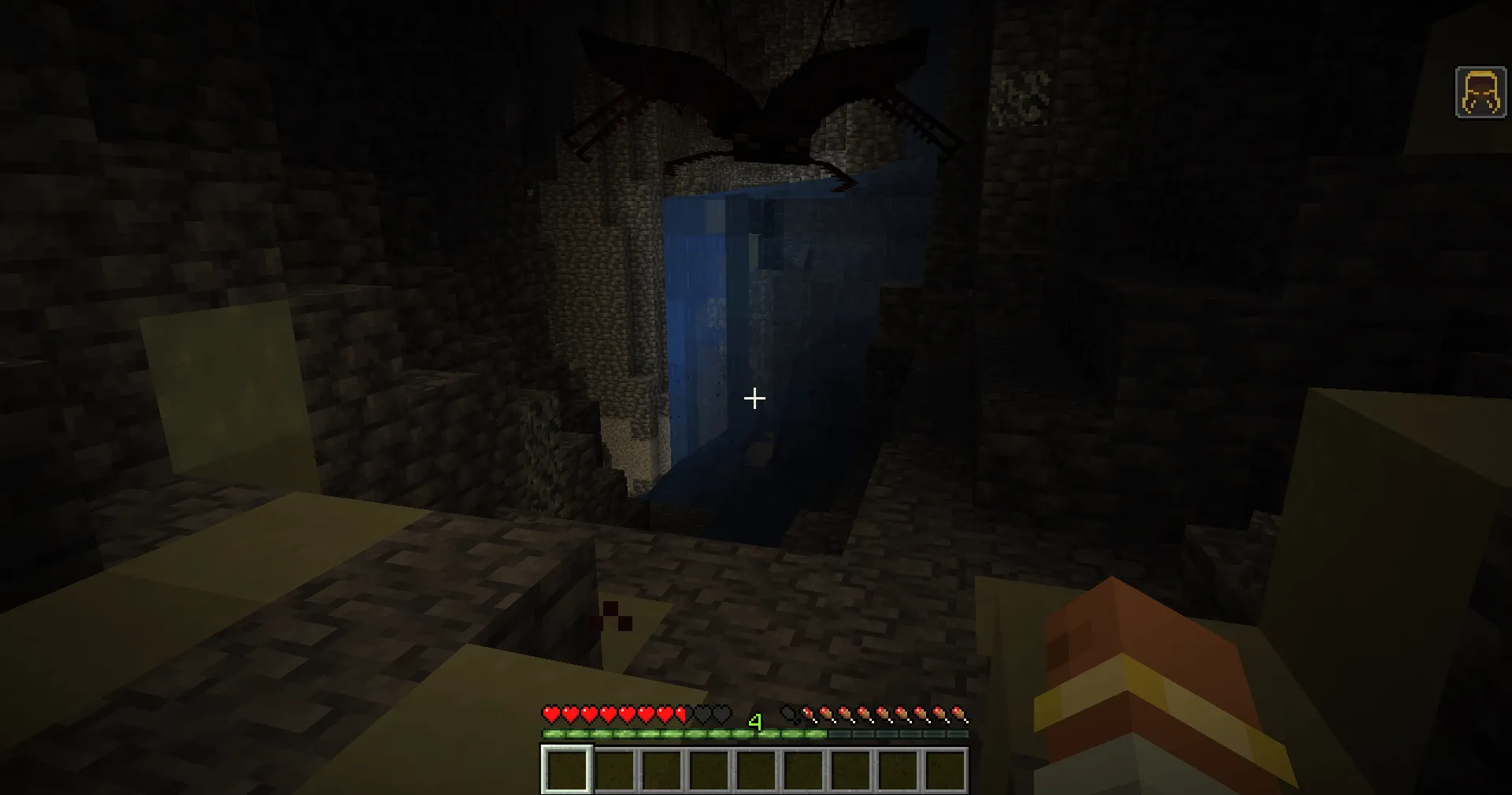Click the golden helmet icon in top-right corner

(1479, 94)
